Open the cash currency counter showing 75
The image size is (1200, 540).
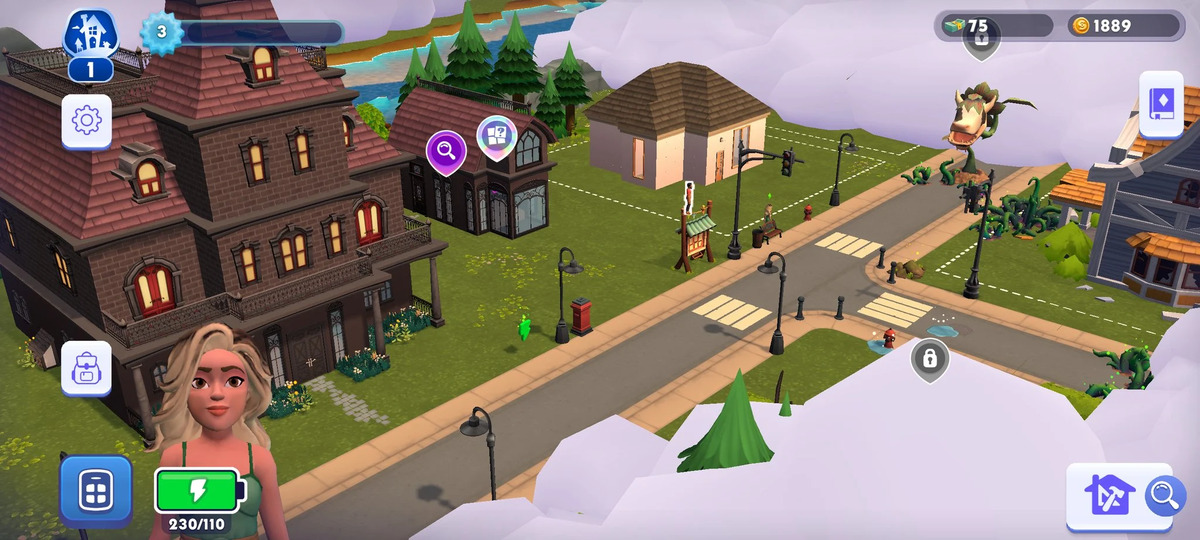994,26
